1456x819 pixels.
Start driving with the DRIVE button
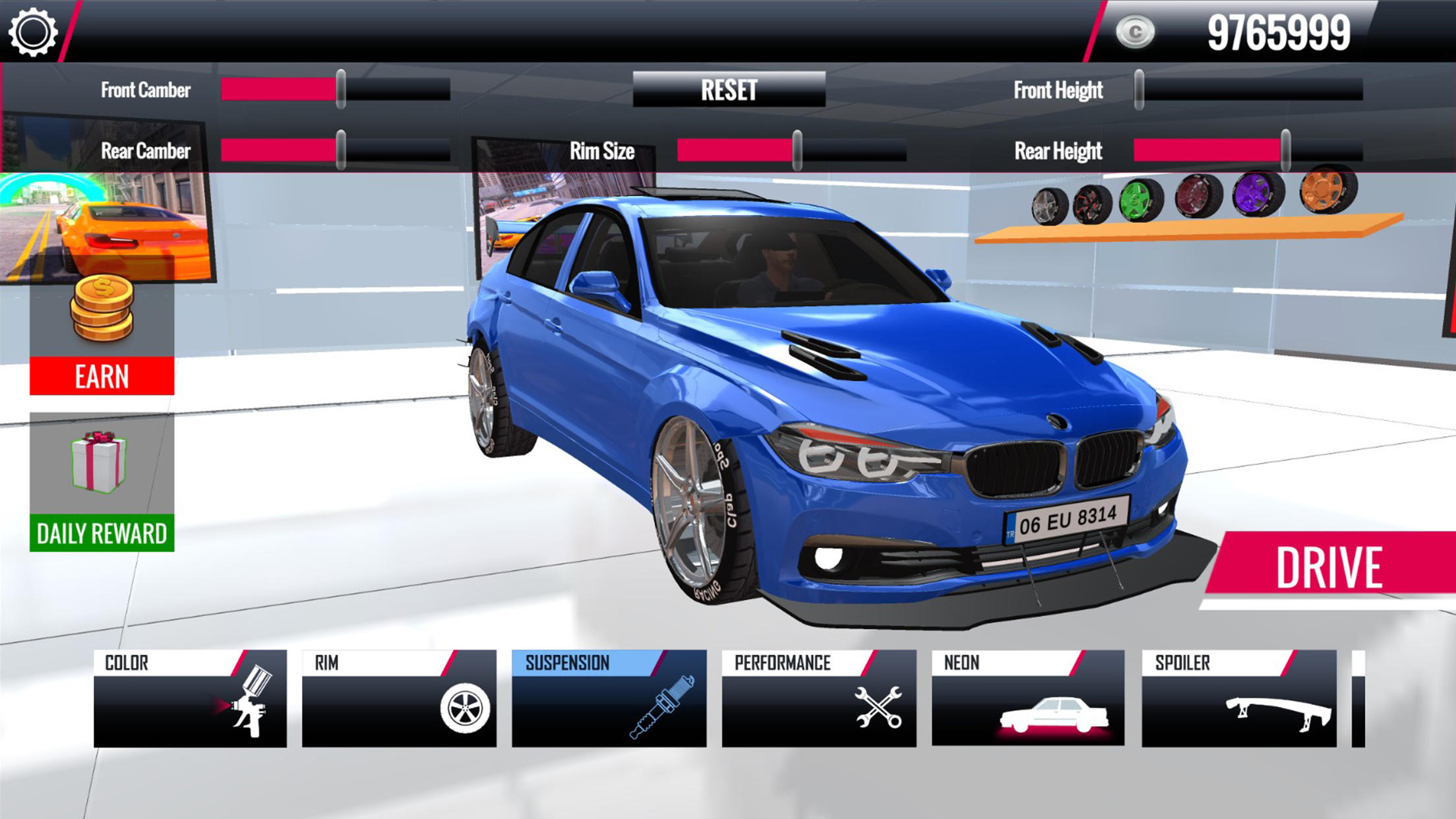pyautogui.click(x=1329, y=567)
